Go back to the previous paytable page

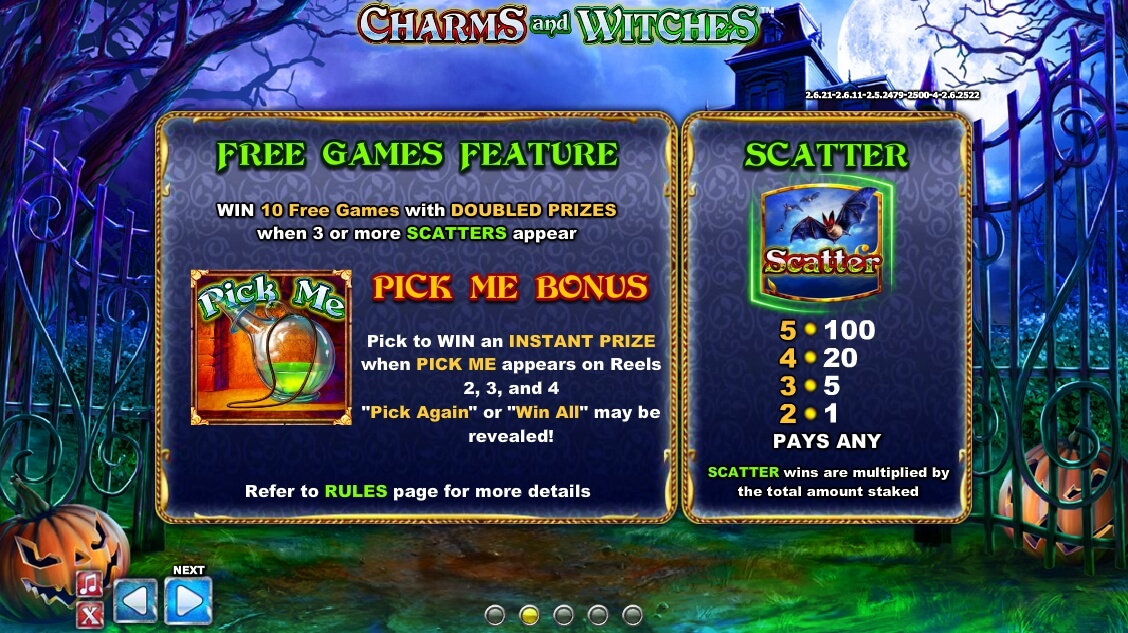click(135, 601)
